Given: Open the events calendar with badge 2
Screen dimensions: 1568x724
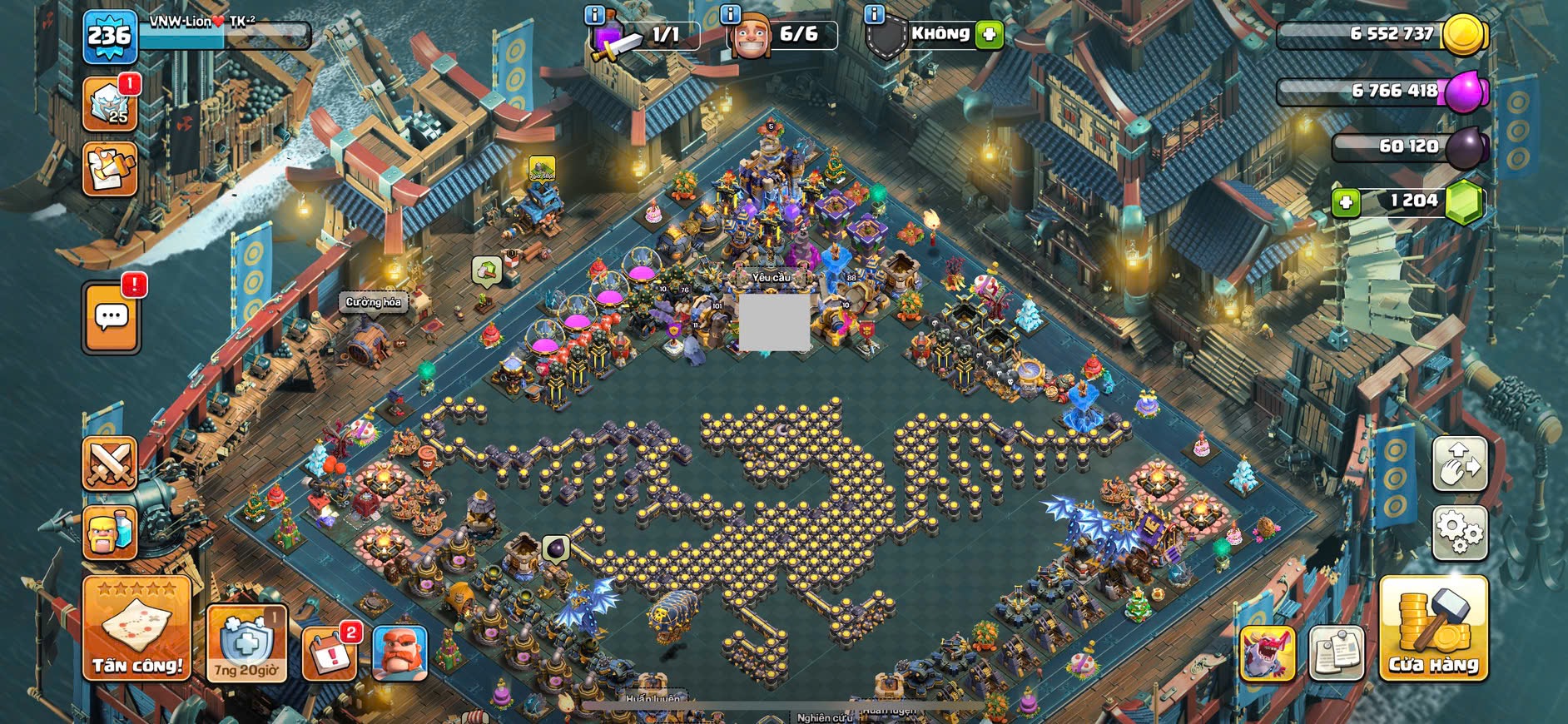Looking at the screenshot, I should pos(330,652).
